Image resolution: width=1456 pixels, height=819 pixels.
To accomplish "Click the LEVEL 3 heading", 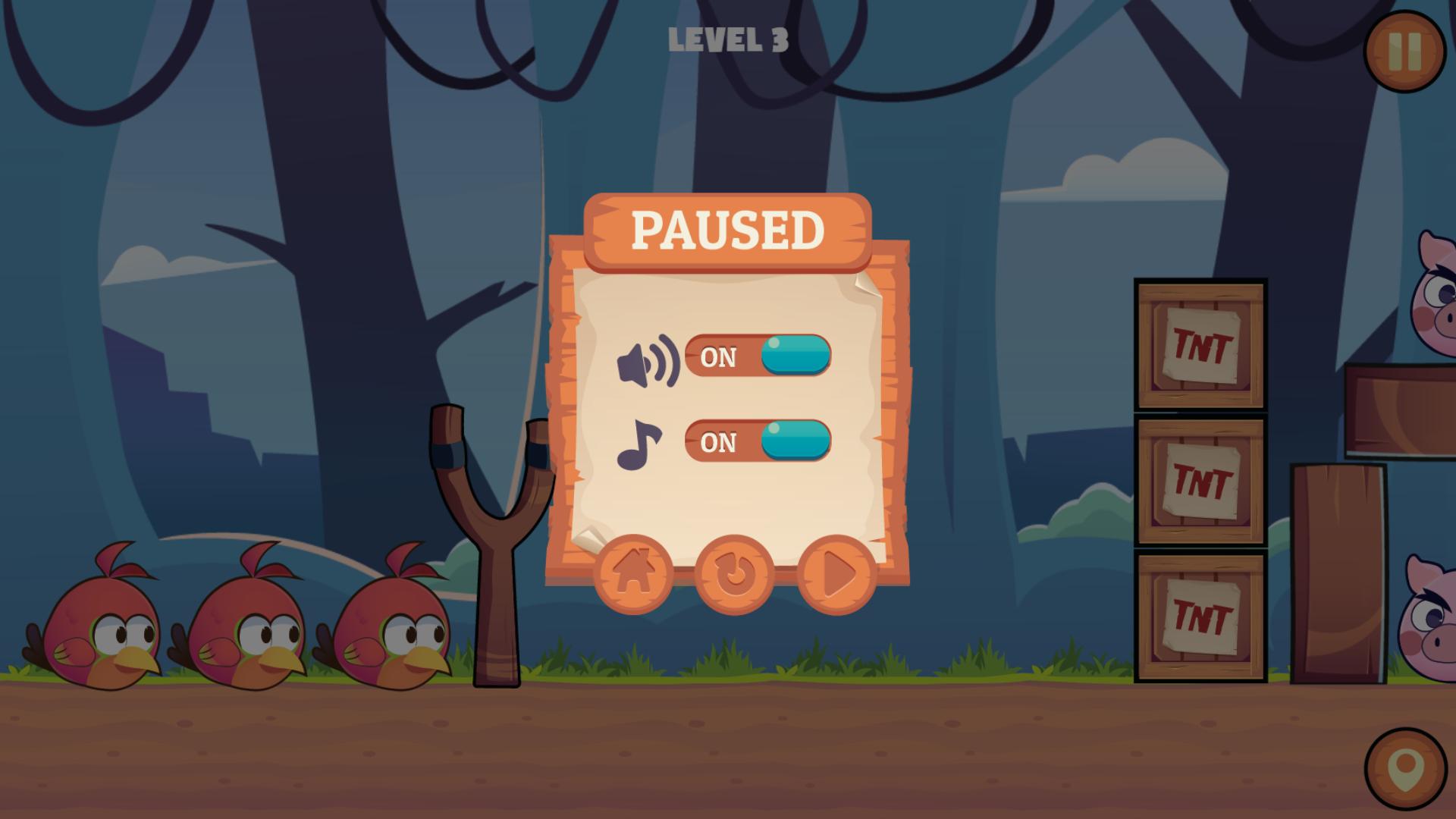I will [x=728, y=40].
